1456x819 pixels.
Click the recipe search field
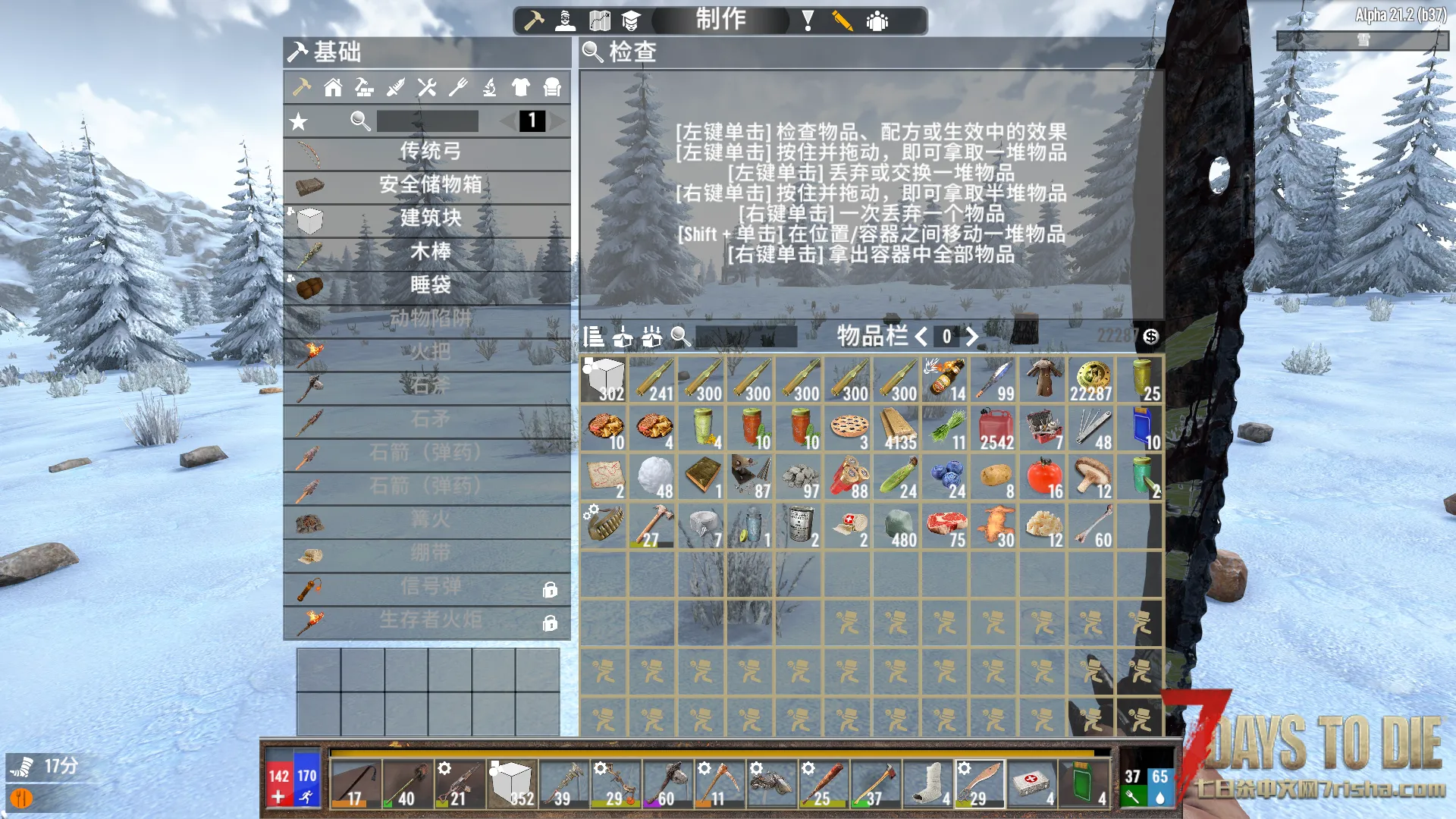[x=427, y=121]
